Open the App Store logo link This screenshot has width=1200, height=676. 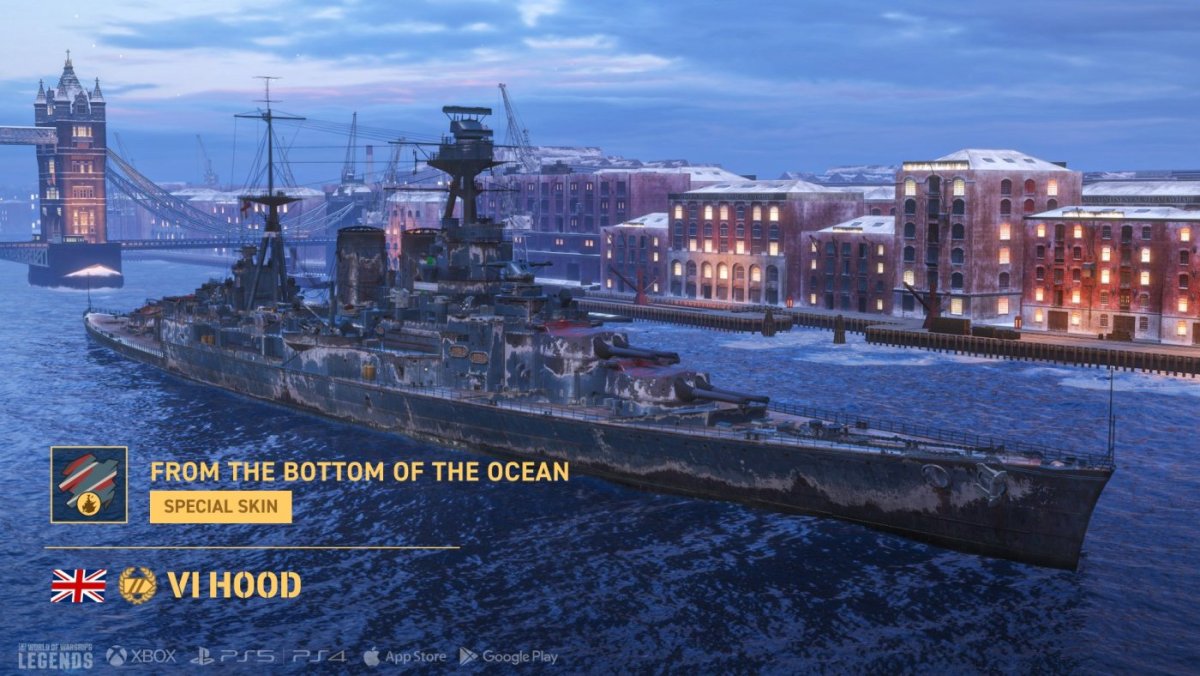[405, 657]
